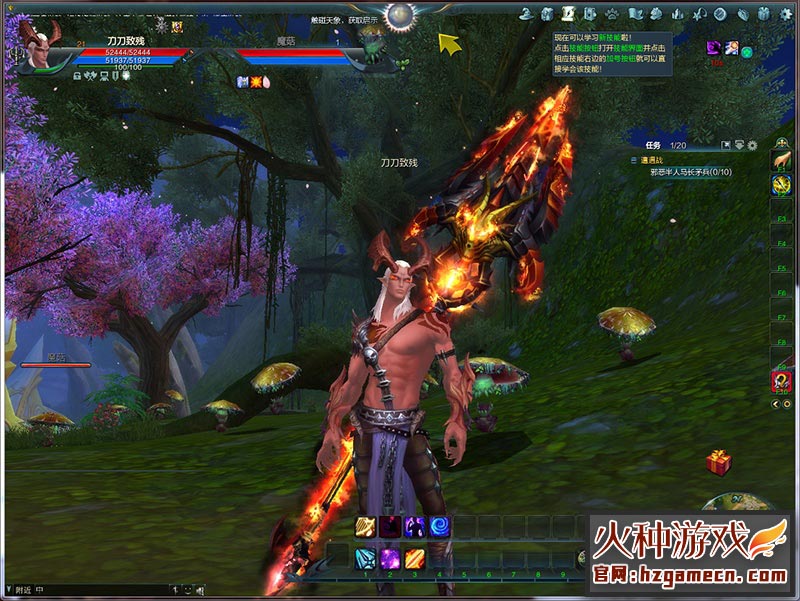
Task: Activate the purple burst skill in slot 2
Action: click(389, 558)
